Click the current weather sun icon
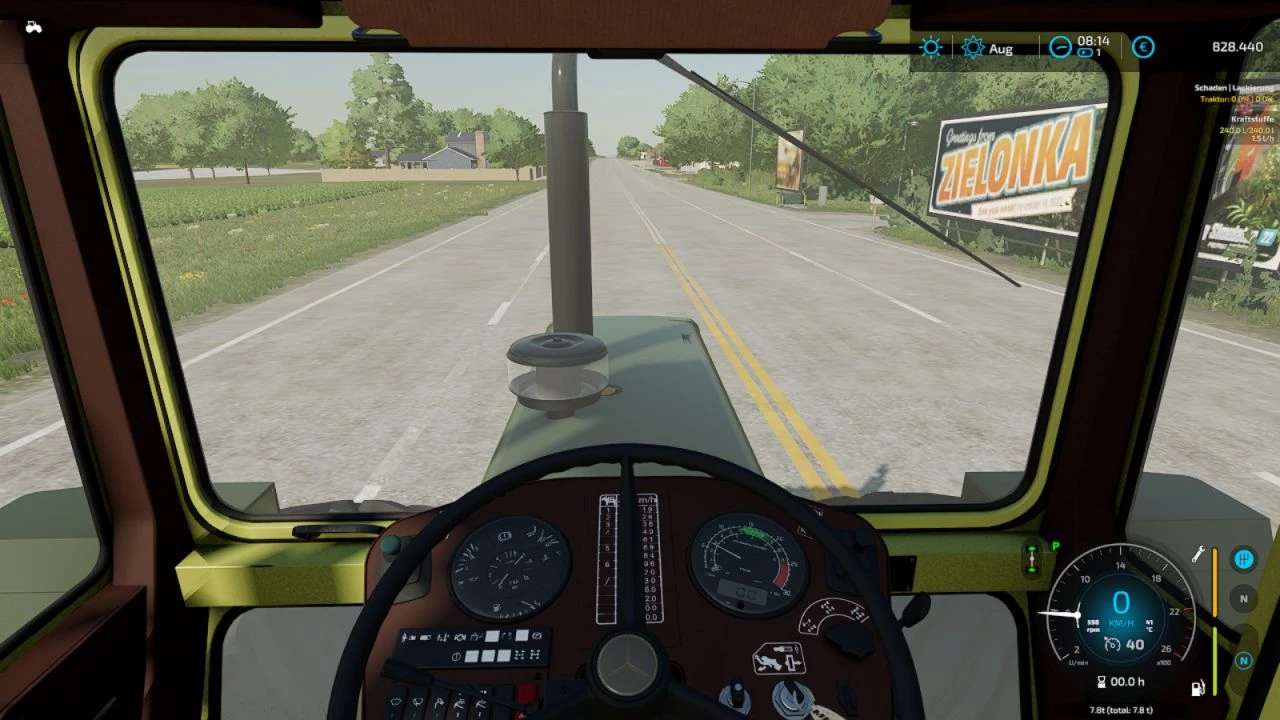1280x720 pixels. [931, 47]
